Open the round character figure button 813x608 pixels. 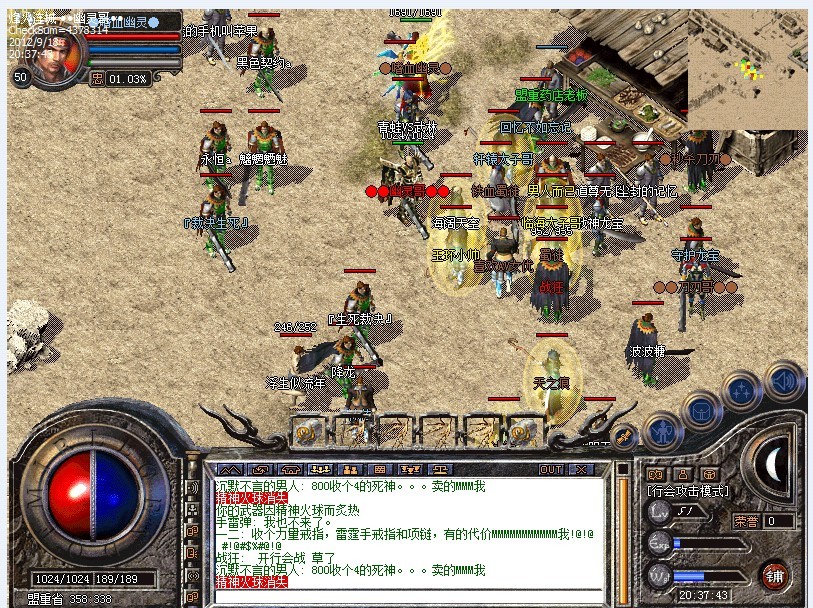click(x=661, y=433)
